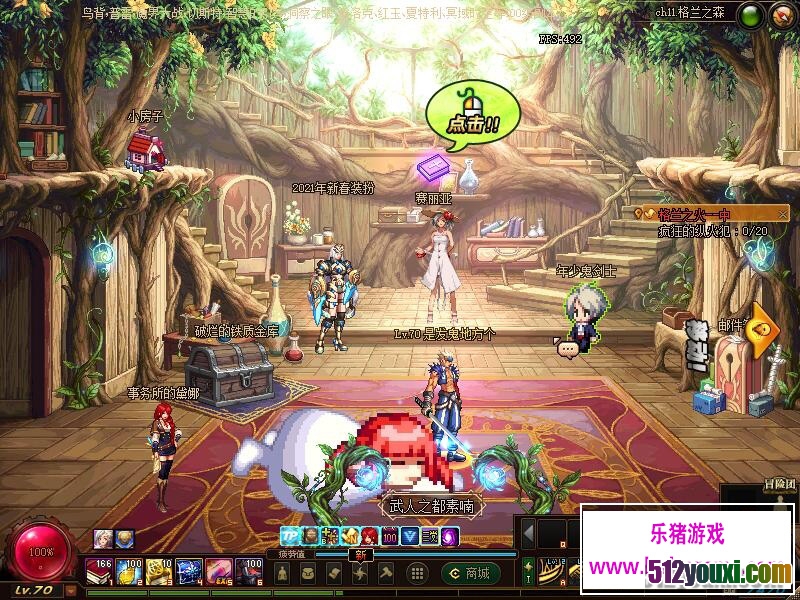Click the purple swirl buff icon
This screenshot has width=800, height=600.
(x=450, y=536)
